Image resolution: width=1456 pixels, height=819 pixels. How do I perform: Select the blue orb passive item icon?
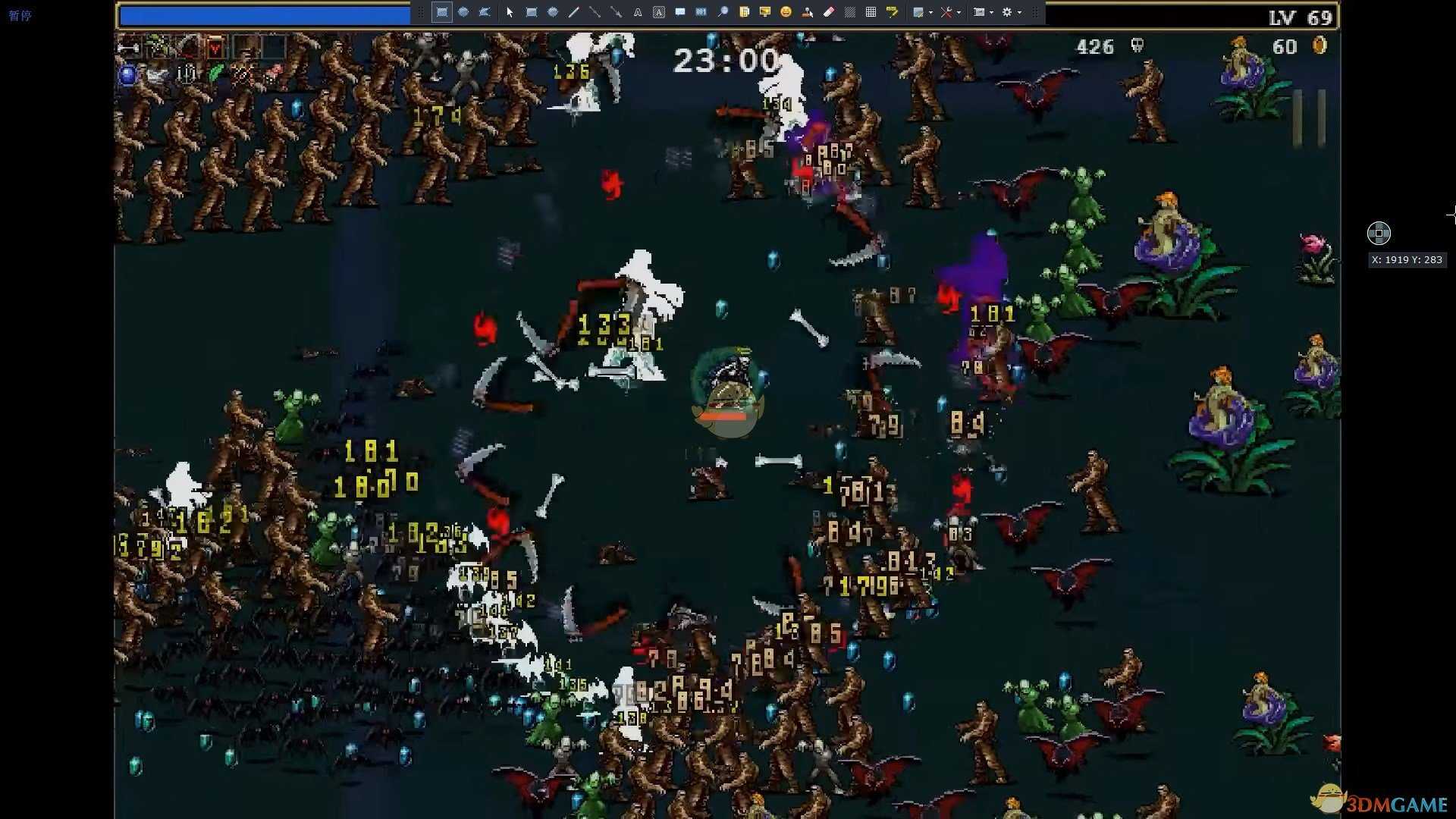(128, 74)
